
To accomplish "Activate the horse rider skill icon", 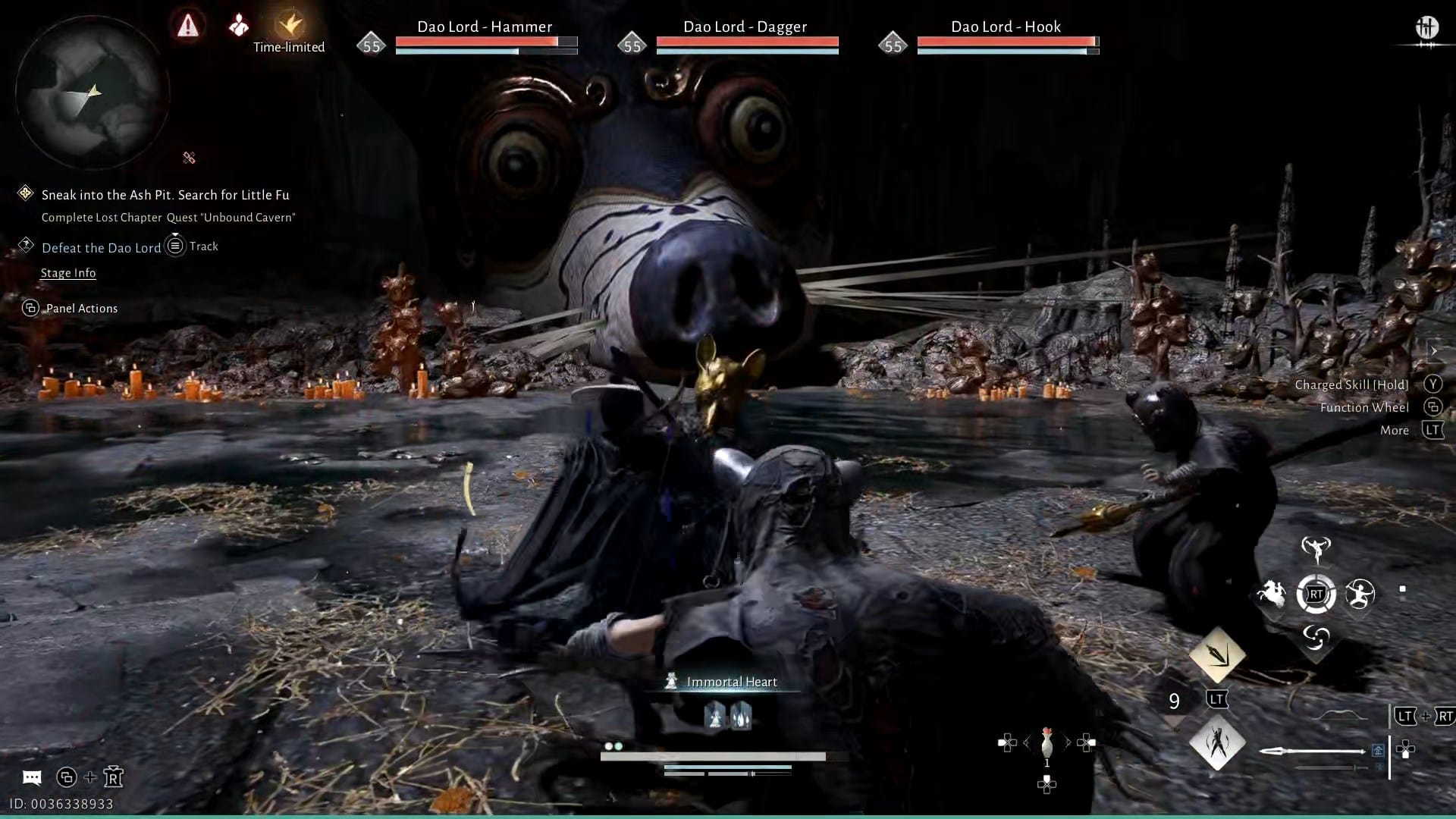I will (1272, 594).
